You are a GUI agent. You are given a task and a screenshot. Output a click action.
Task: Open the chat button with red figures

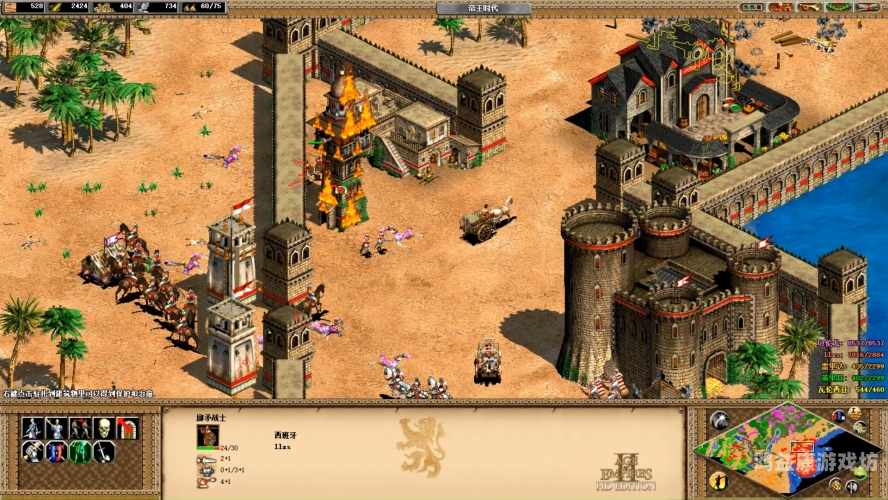coord(779,7)
